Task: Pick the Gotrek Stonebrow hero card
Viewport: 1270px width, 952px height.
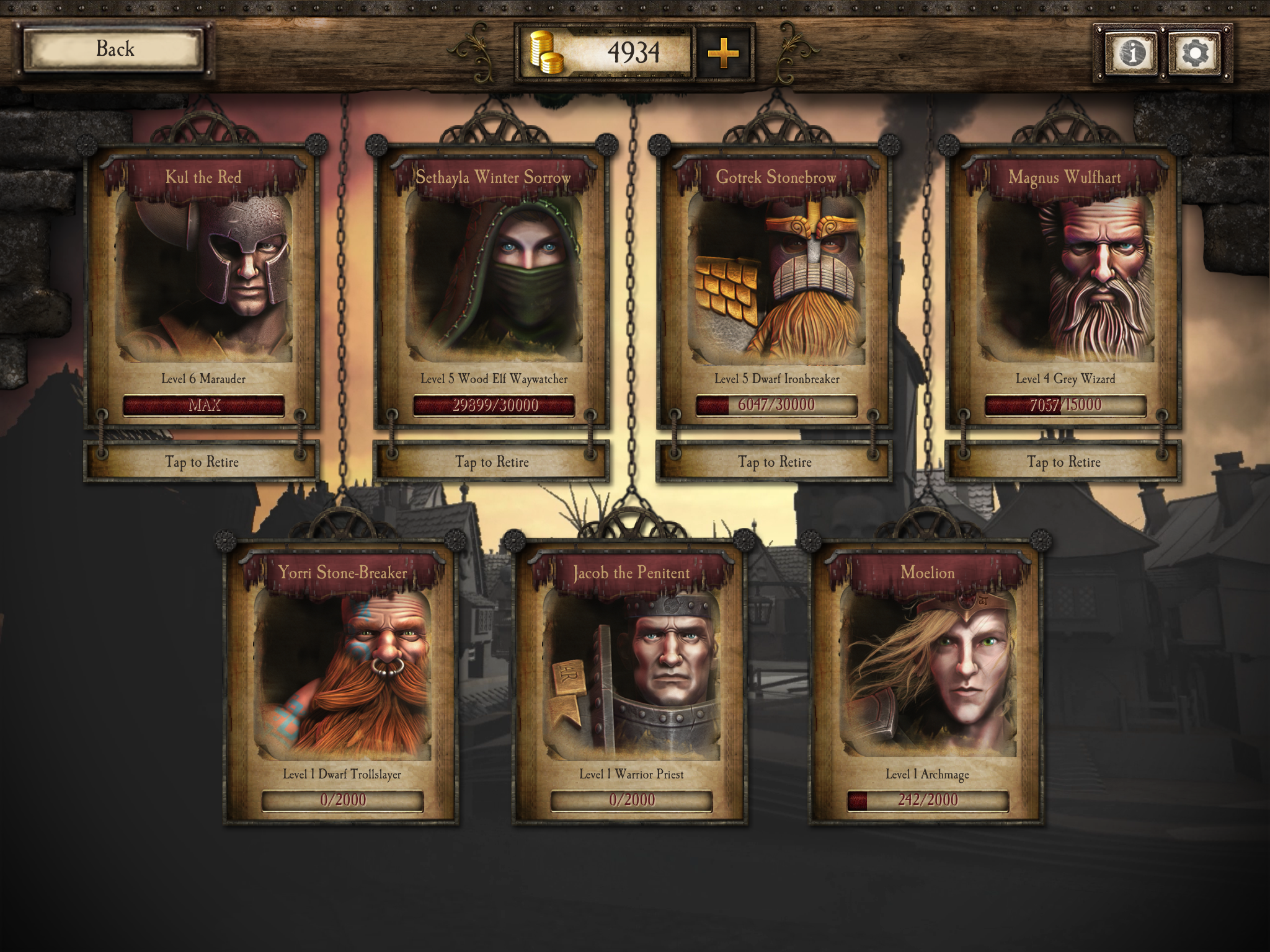Action: pyautogui.click(x=775, y=279)
